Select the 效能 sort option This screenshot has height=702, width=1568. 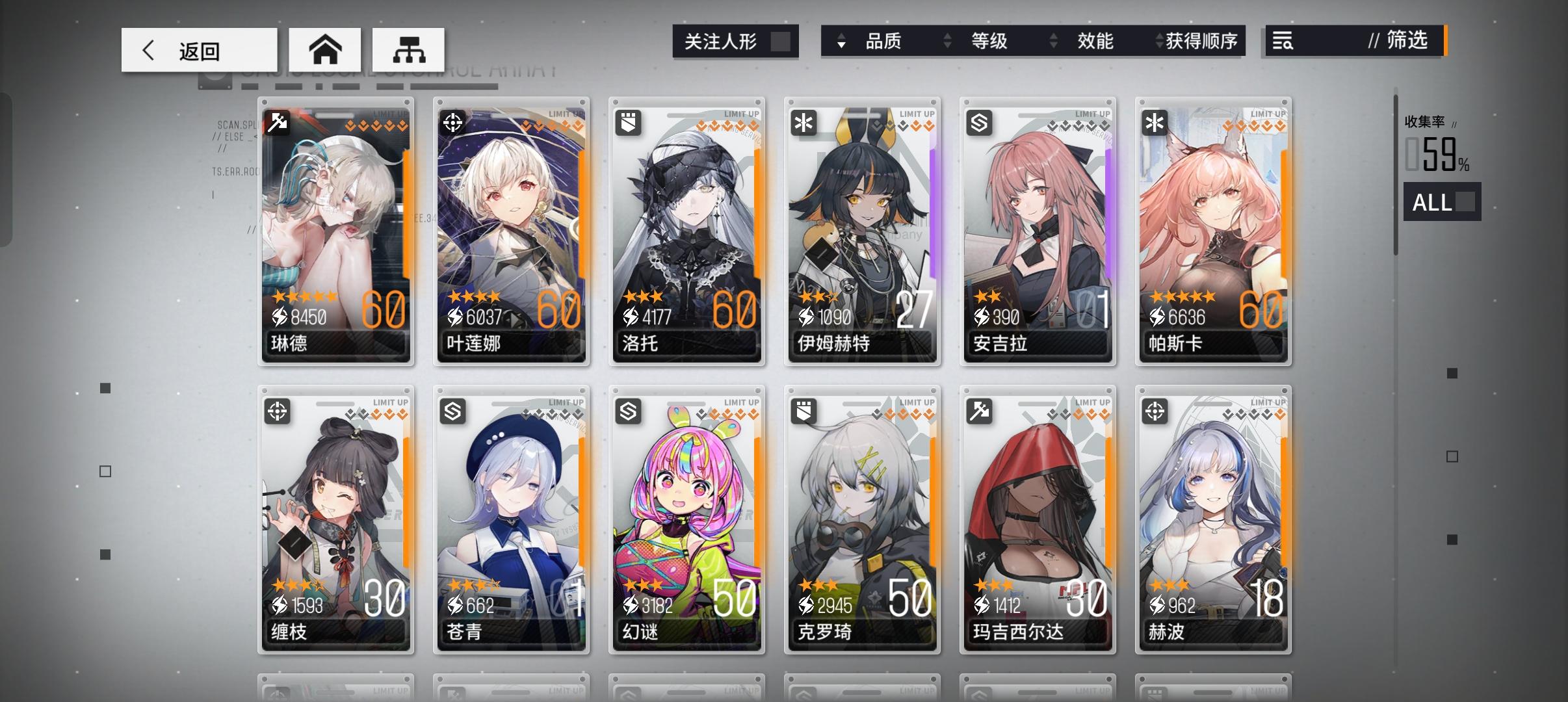[x=1097, y=40]
